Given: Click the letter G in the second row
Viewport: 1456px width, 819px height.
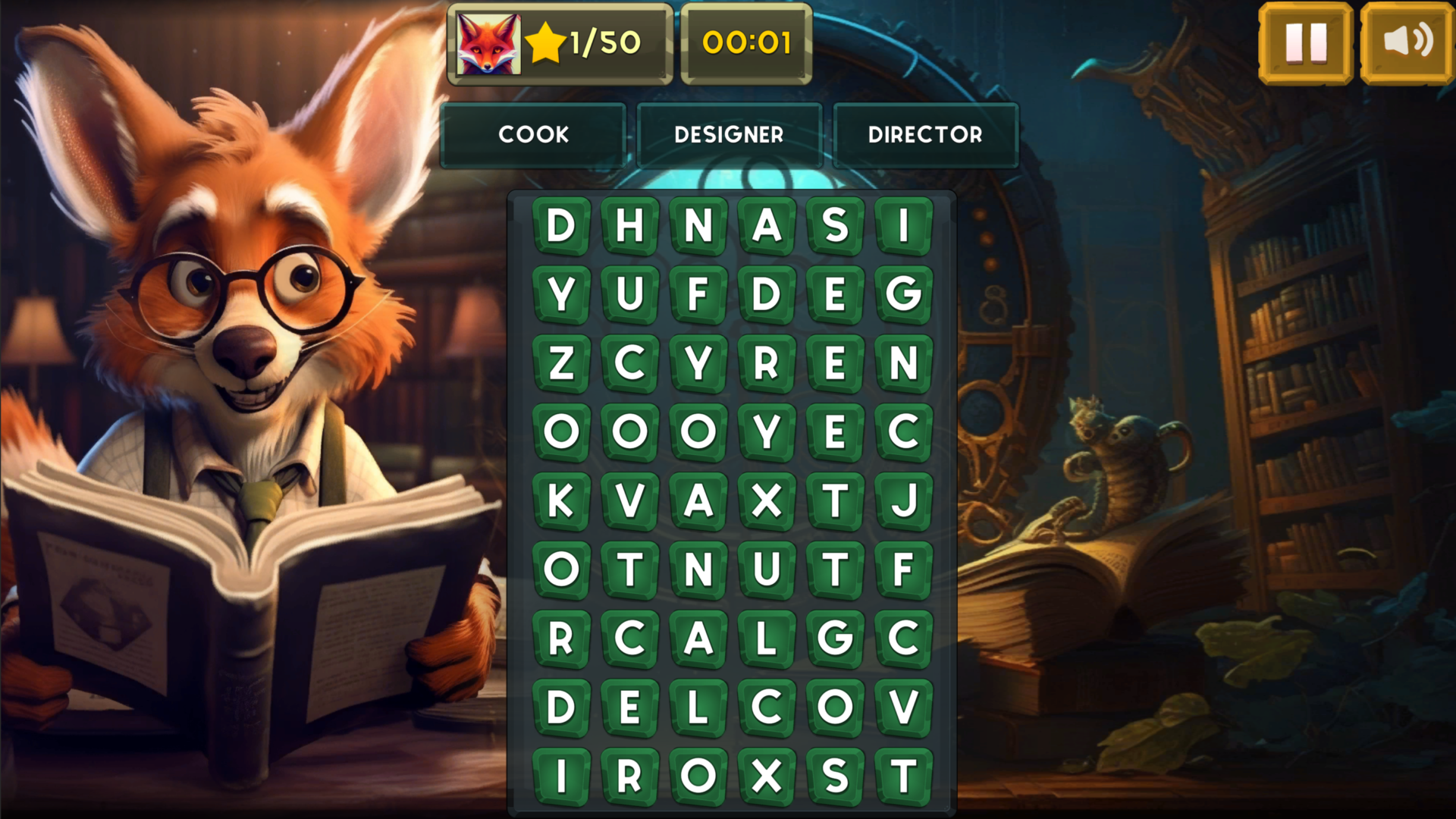Looking at the screenshot, I should tap(902, 294).
